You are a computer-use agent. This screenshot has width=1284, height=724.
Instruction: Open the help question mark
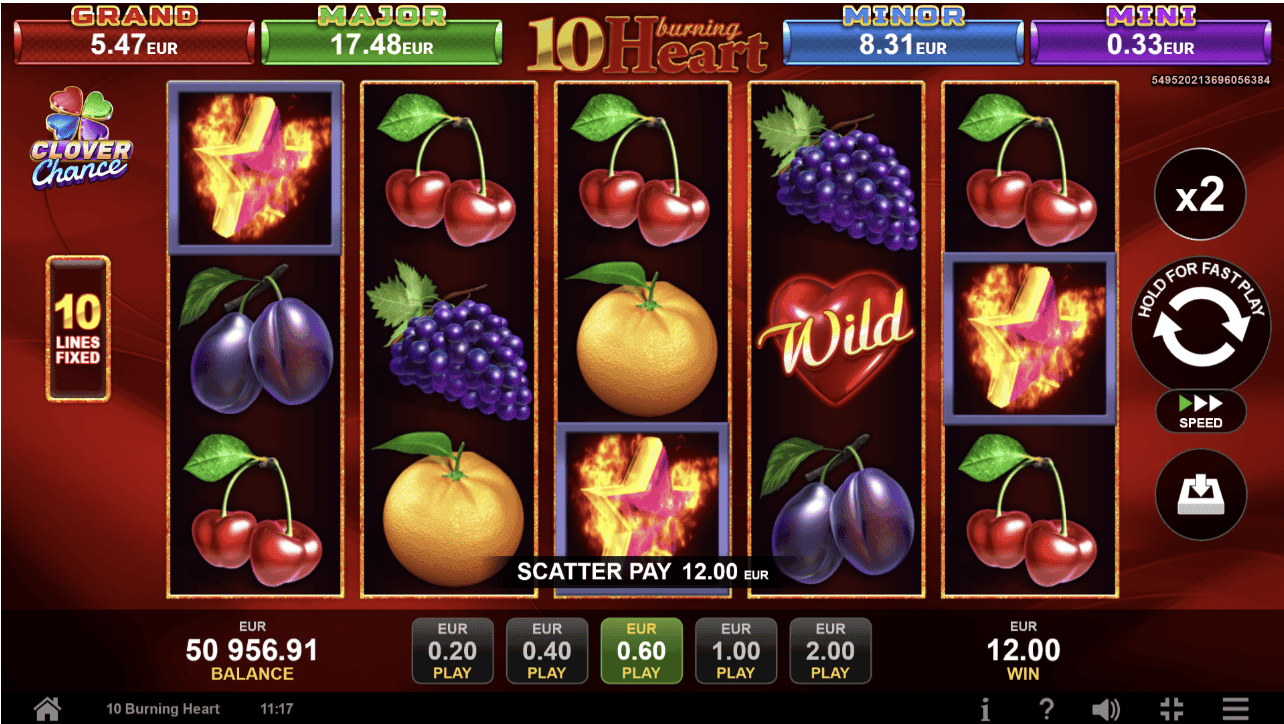tap(1046, 709)
